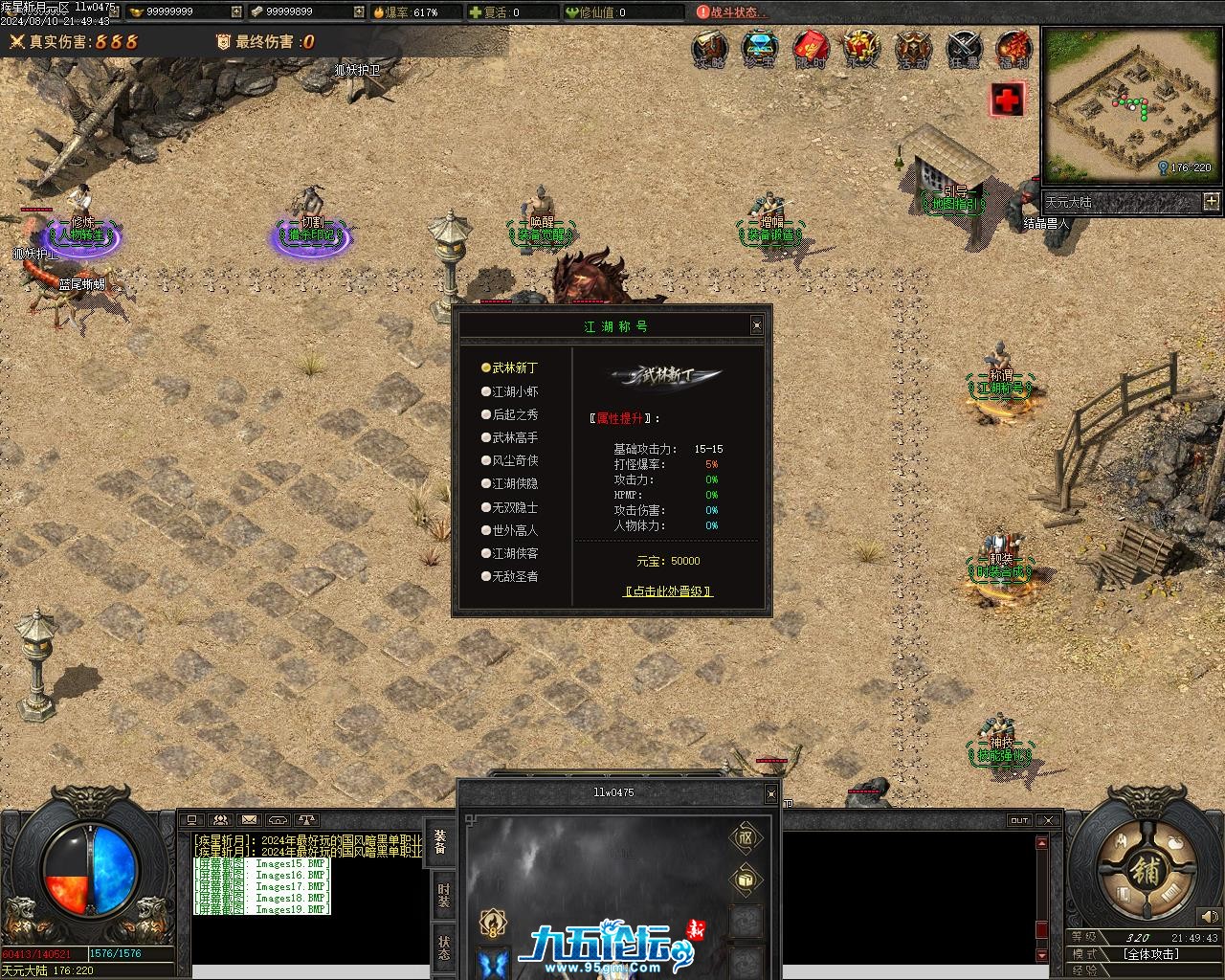
Task: Switch to the 时装 costume tab
Action: coord(443,895)
